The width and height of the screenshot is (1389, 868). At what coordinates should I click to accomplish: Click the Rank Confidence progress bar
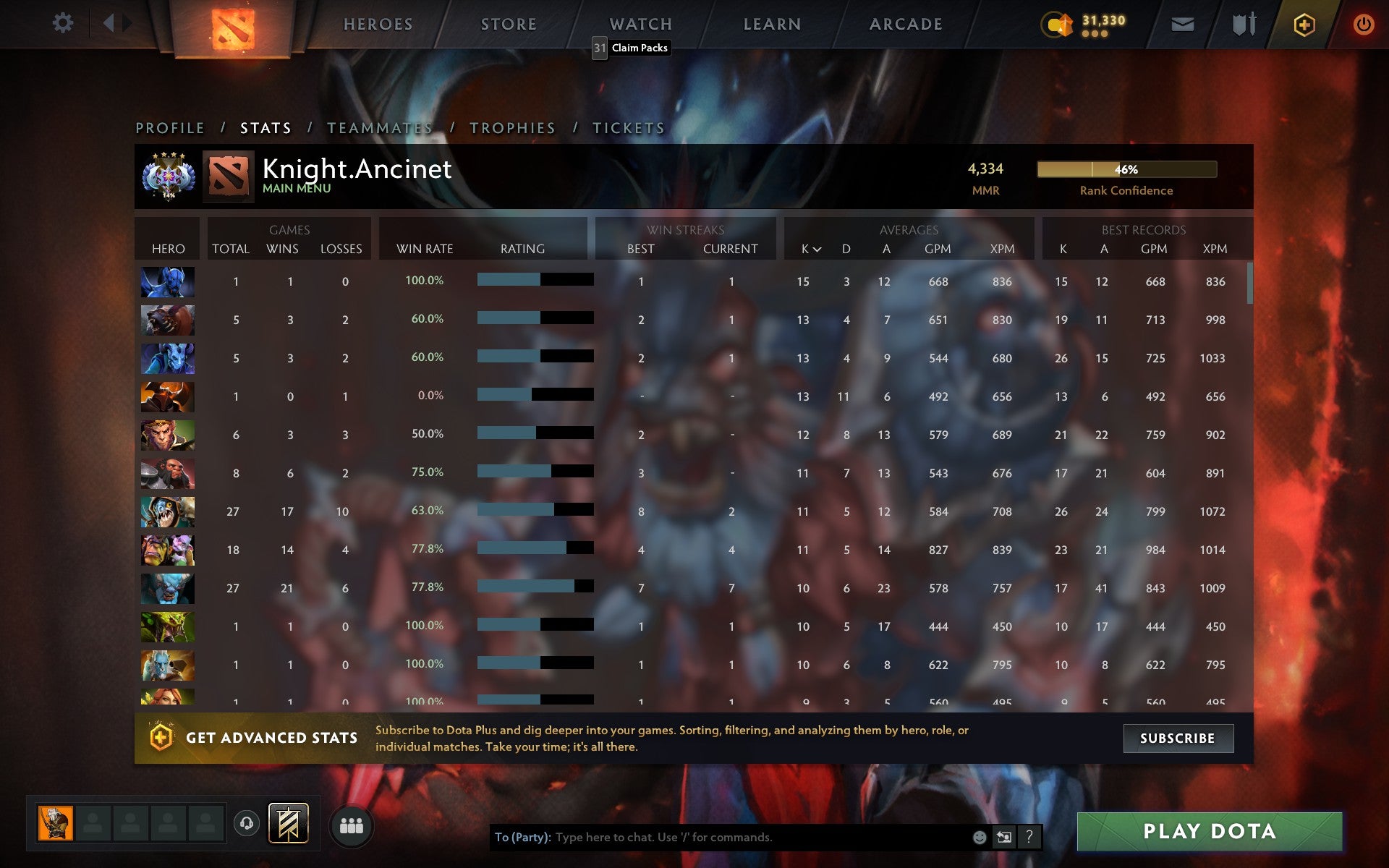(x=1126, y=169)
